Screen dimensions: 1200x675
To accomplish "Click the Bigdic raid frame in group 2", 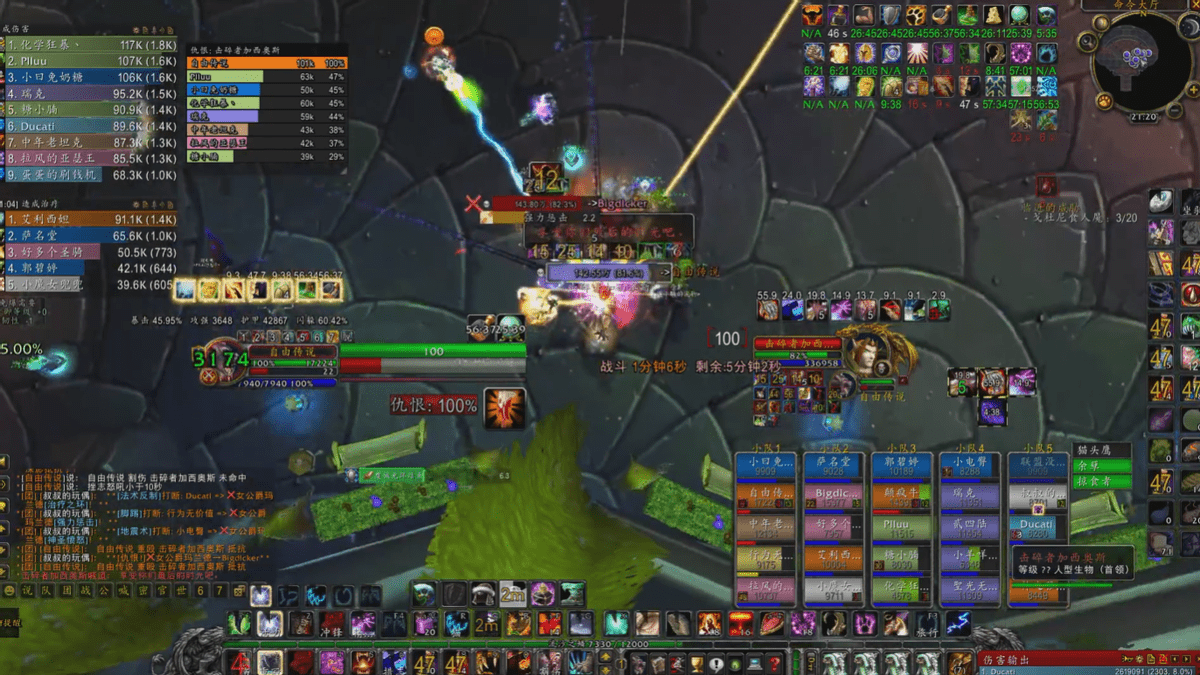I will pyautogui.click(x=832, y=494).
